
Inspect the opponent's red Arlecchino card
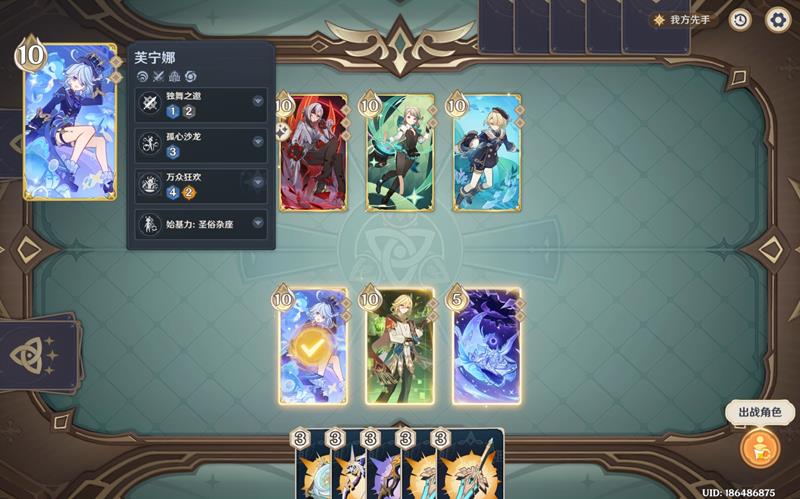click(x=314, y=153)
